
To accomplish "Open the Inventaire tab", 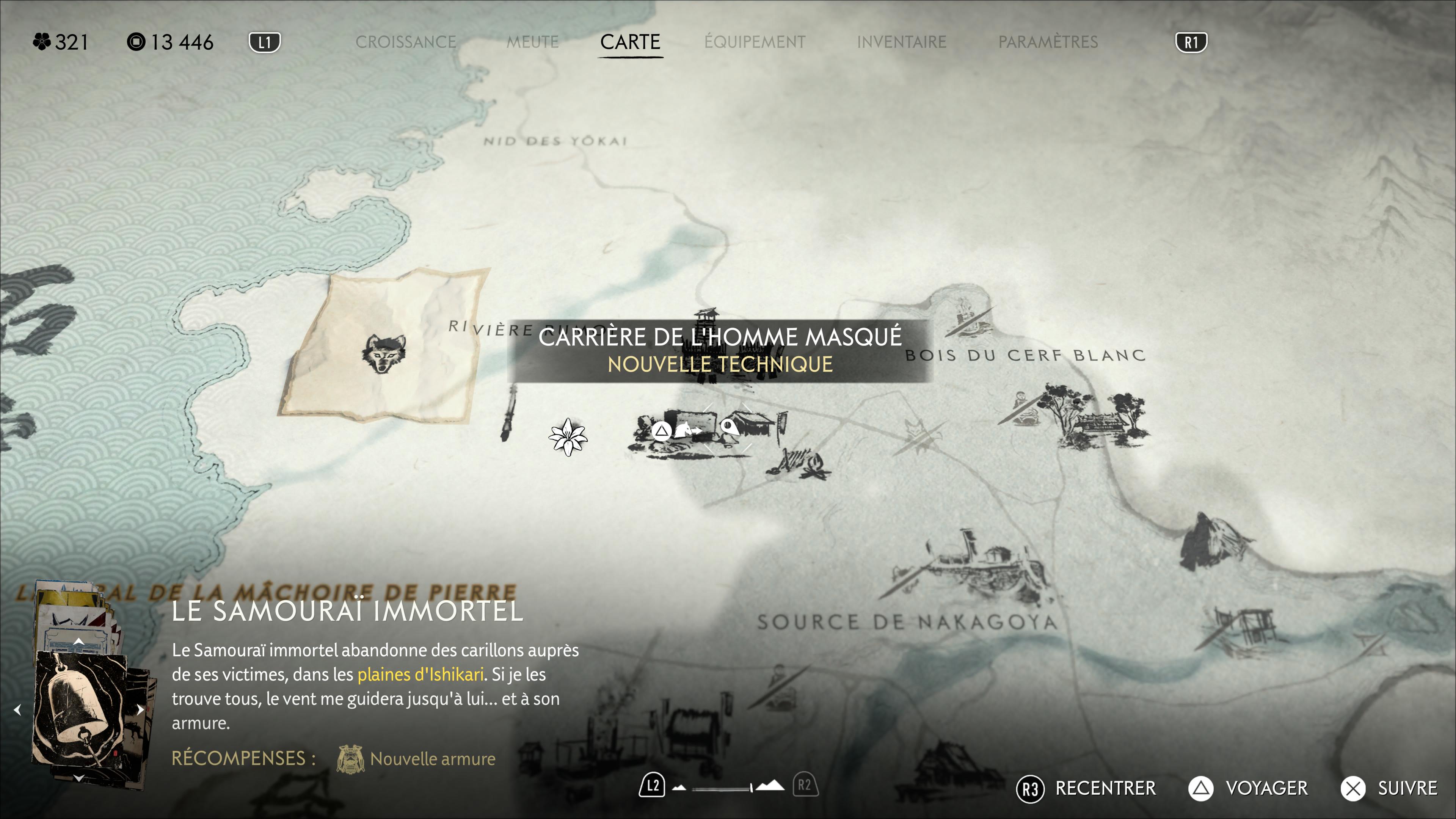I will point(902,42).
